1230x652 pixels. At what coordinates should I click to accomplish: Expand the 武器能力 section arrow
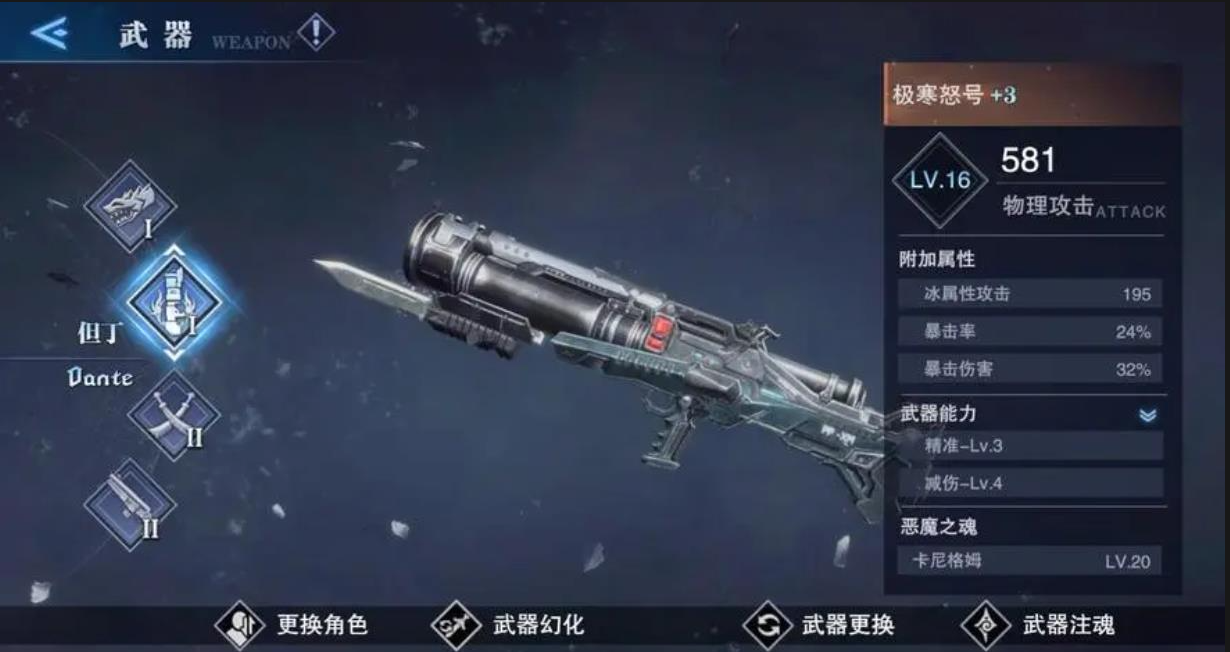[x=1147, y=415]
